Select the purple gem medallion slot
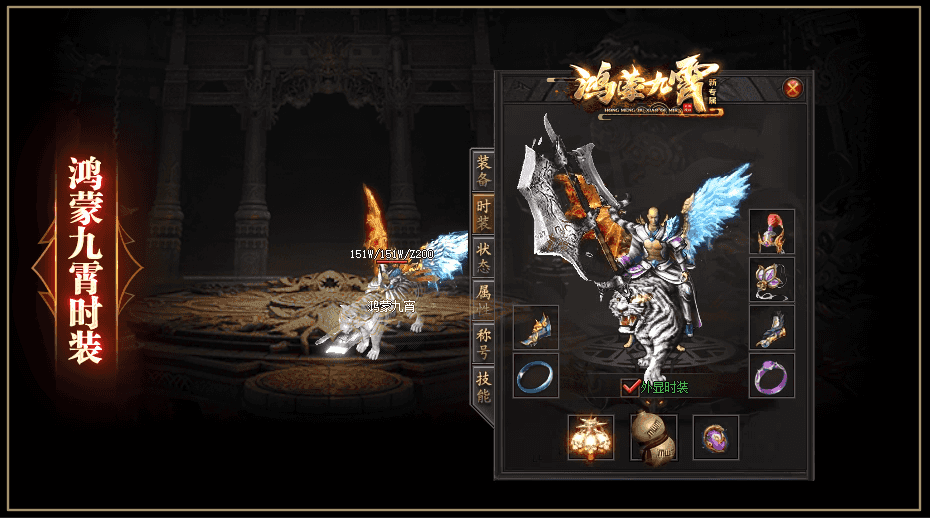Screen dimensions: 930x518 click(x=716, y=438)
